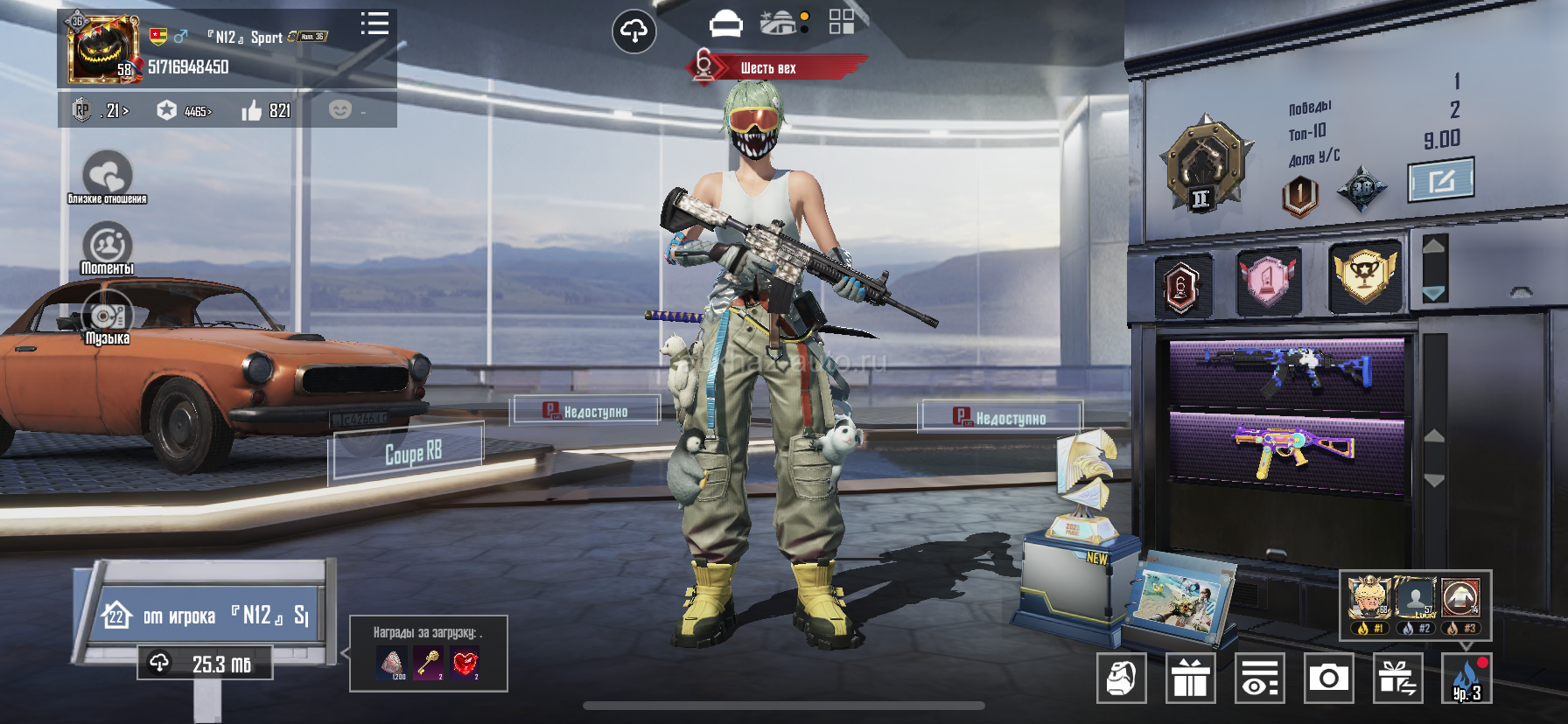Tap the cloud download icon at top
1568x724 pixels.
[633, 32]
